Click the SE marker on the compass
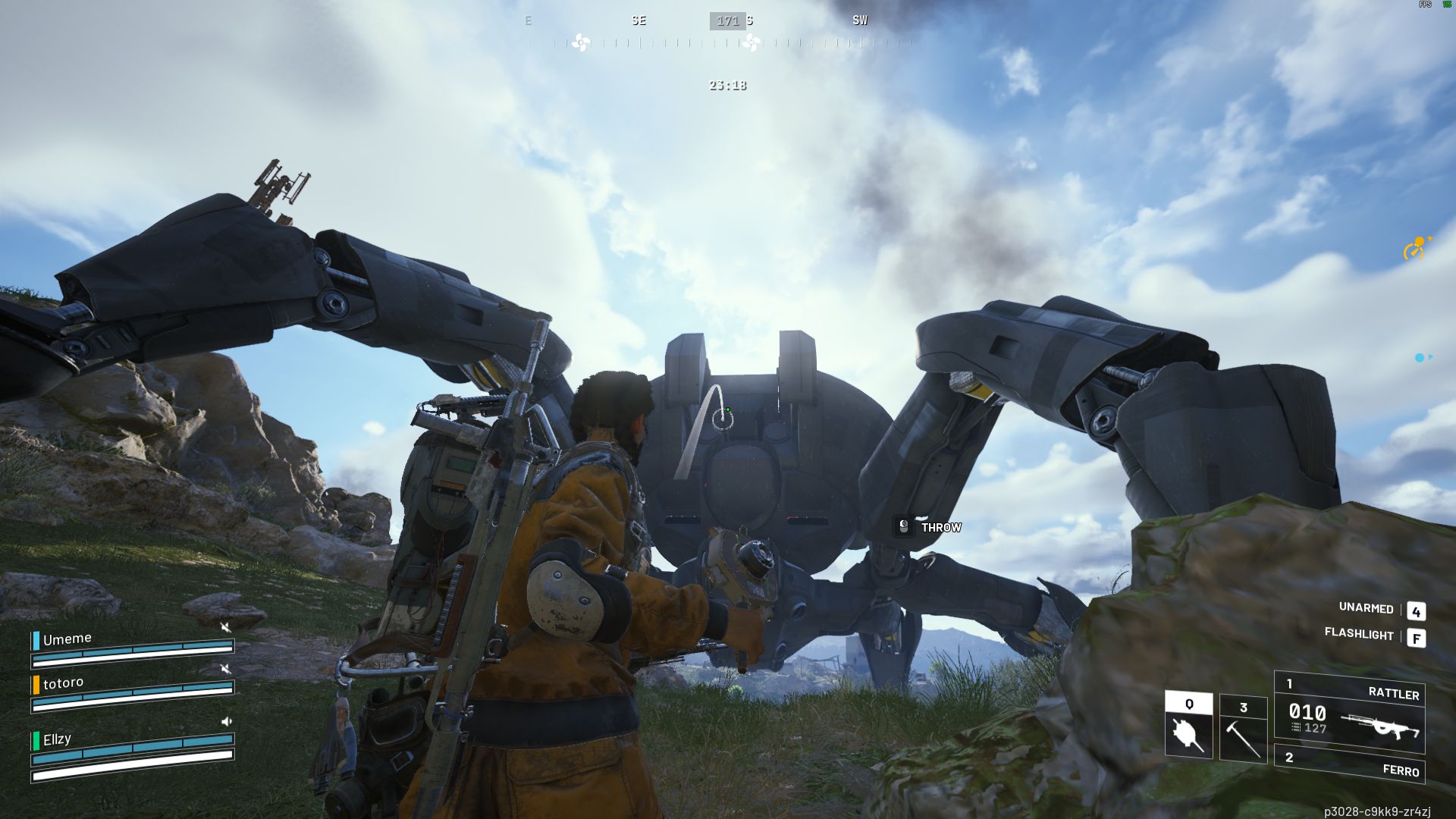The image size is (1456, 819). tap(639, 20)
